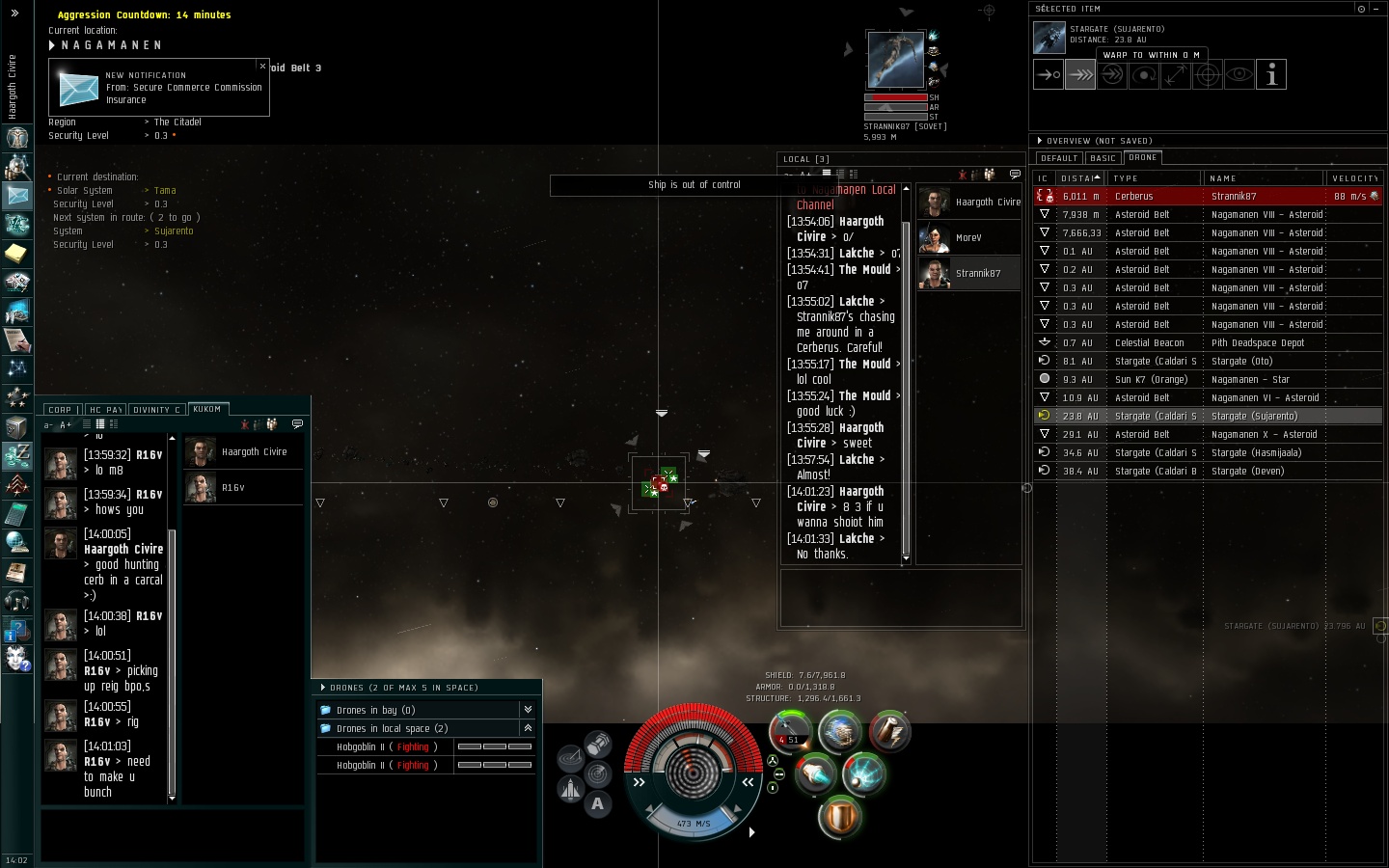
Task: Show info for the selected stargate
Action: pyautogui.click(x=1271, y=74)
